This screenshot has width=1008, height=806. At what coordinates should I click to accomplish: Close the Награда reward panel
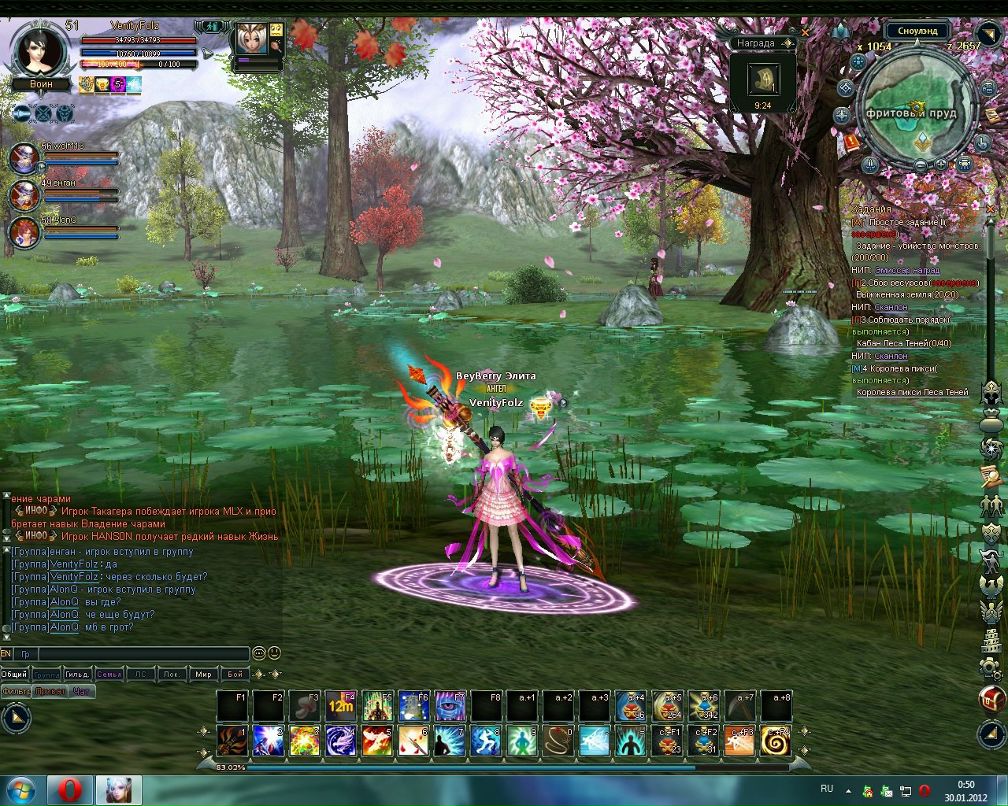(806, 31)
